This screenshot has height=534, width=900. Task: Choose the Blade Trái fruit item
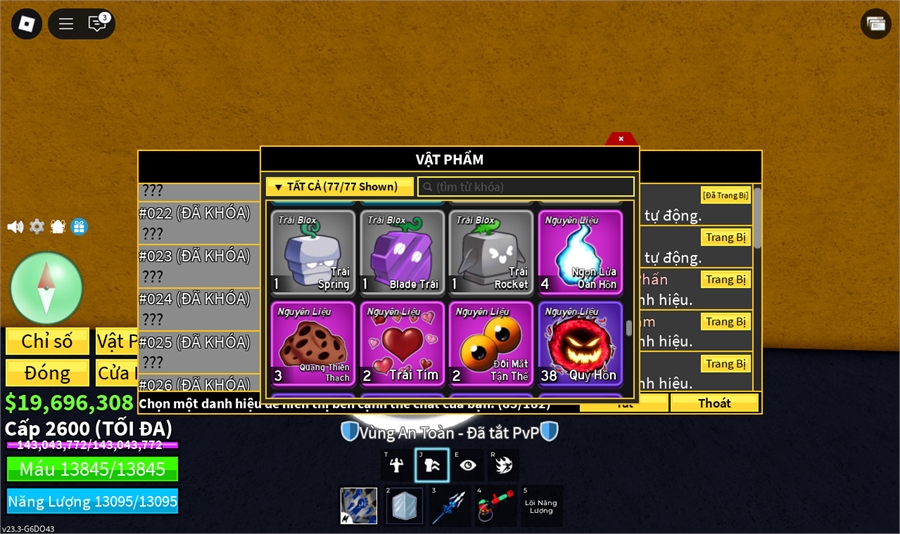pos(402,251)
